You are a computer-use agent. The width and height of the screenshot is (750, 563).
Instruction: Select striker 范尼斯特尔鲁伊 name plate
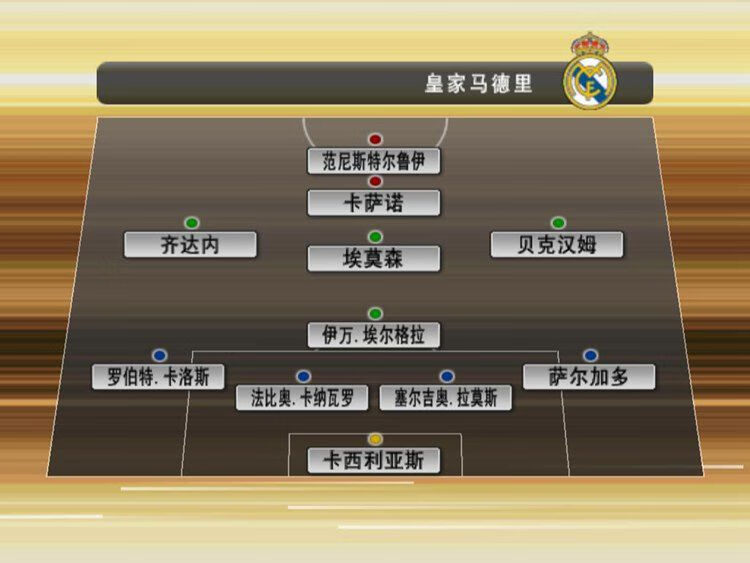[374, 161]
